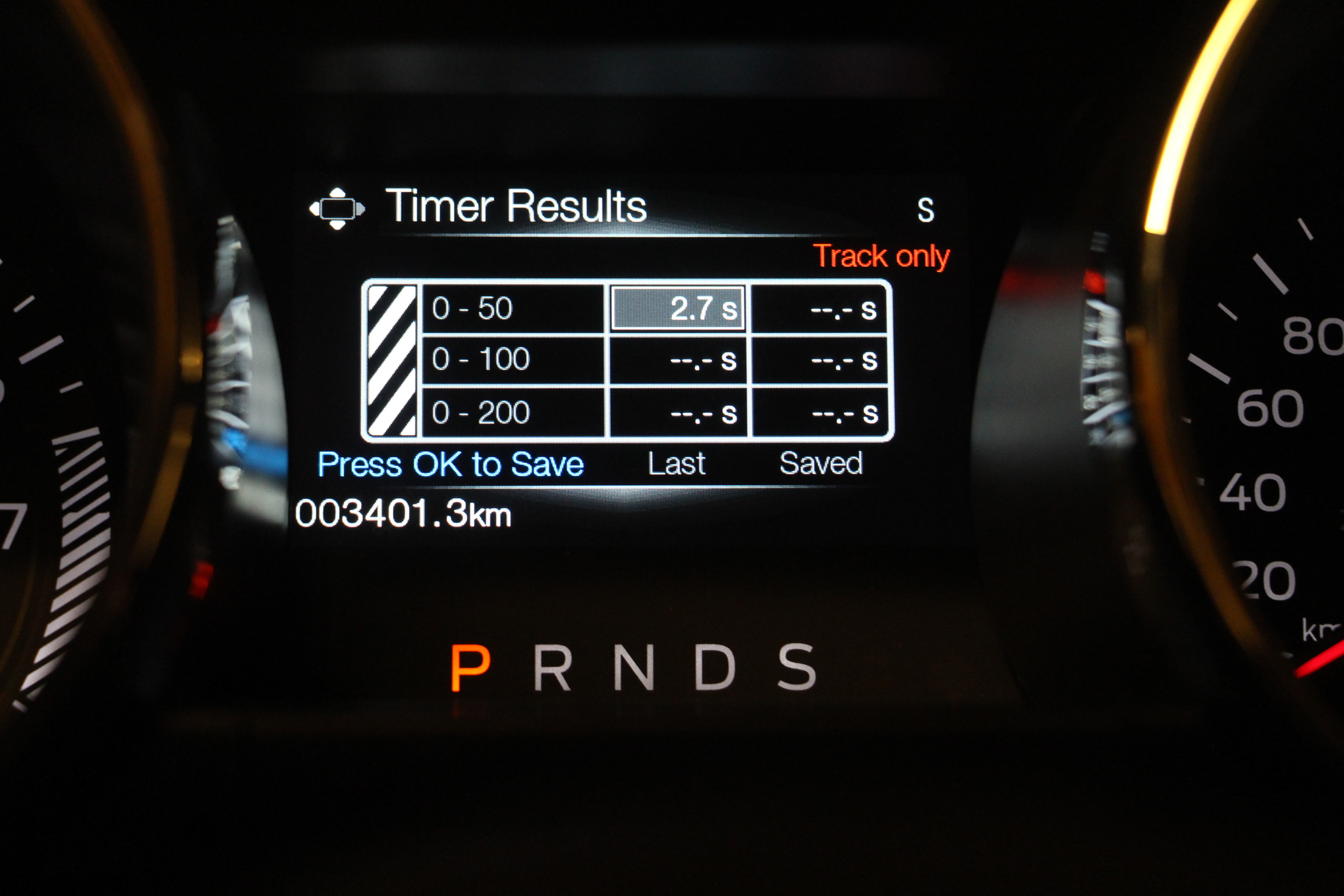Click the four-way navigation arrows icon
The height and width of the screenshot is (896, 1344).
337,209
